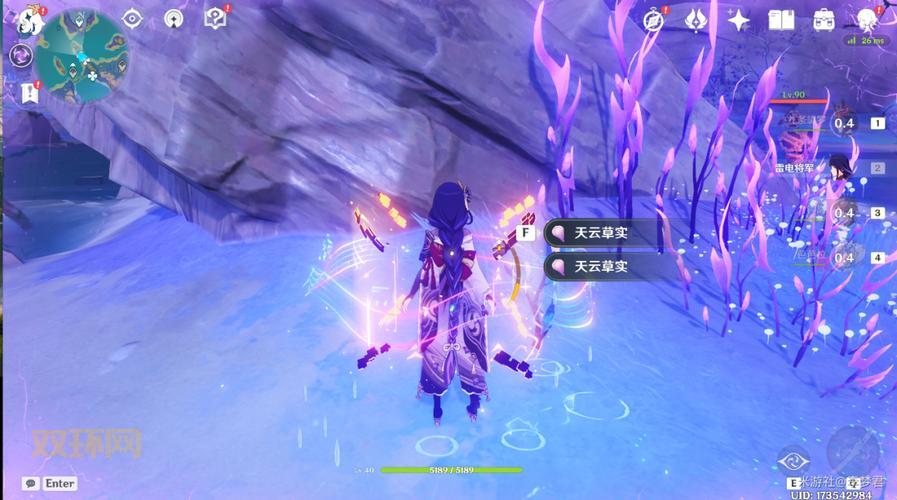Open the backpack inventory

click(x=824, y=19)
